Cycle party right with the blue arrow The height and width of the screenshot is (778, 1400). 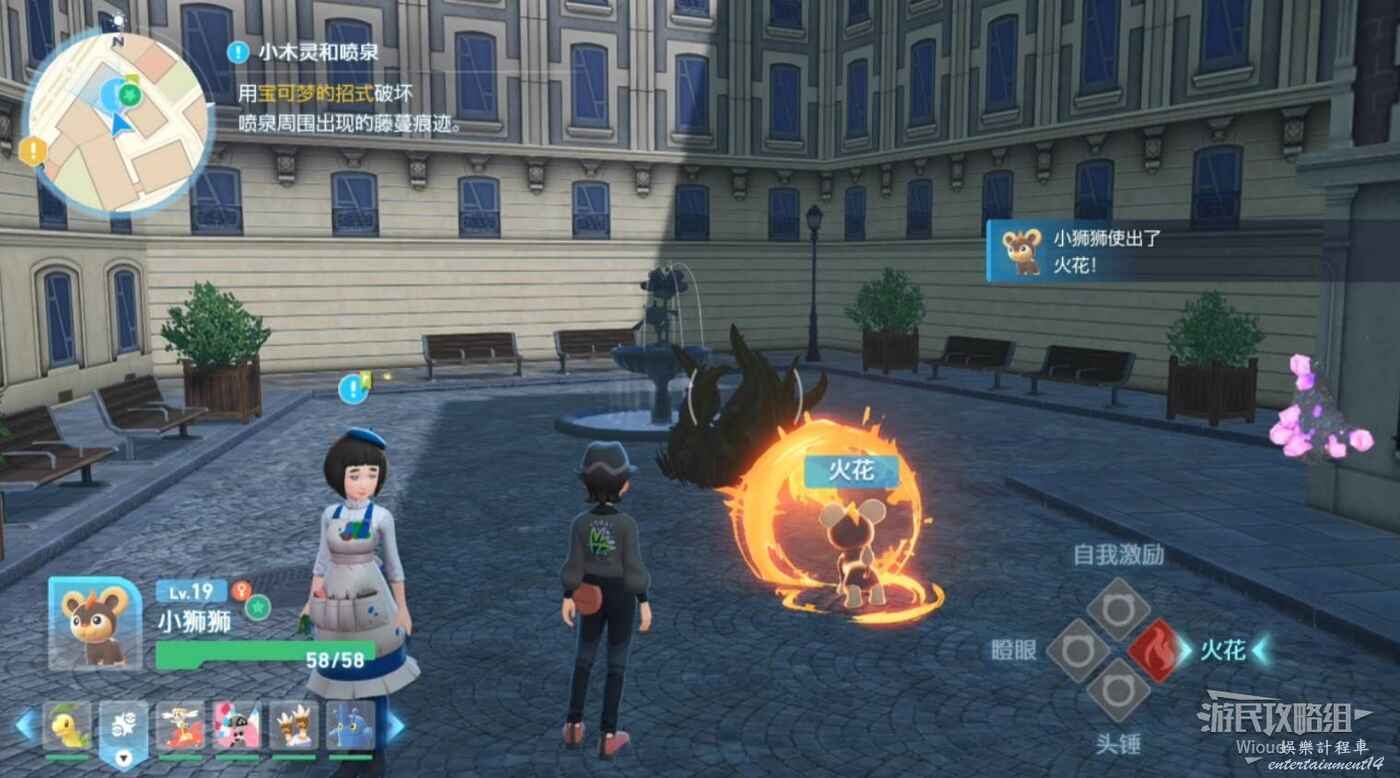coord(396,724)
